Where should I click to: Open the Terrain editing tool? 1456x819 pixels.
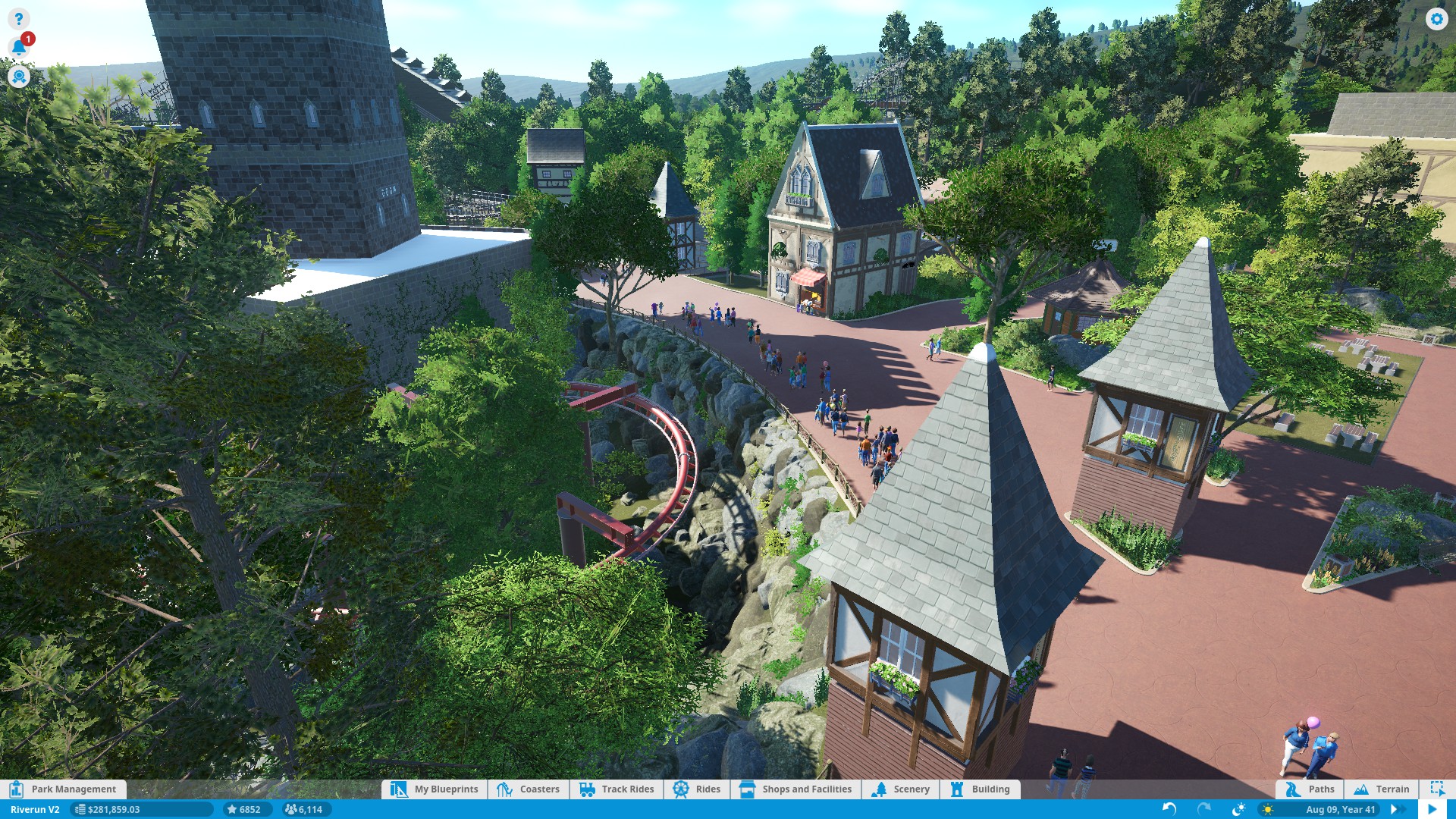[1382, 789]
